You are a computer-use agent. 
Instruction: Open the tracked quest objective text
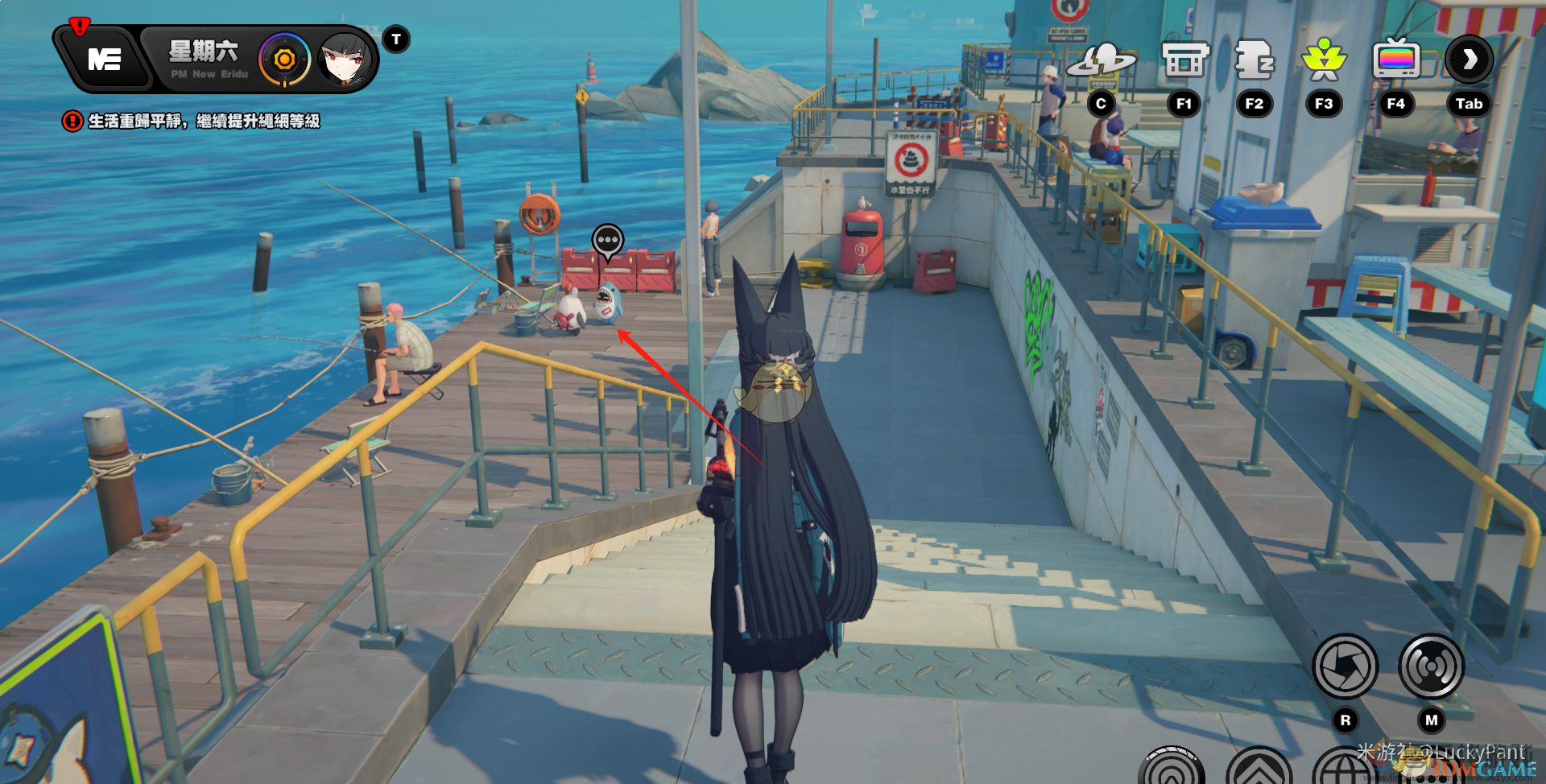[x=203, y=122]
